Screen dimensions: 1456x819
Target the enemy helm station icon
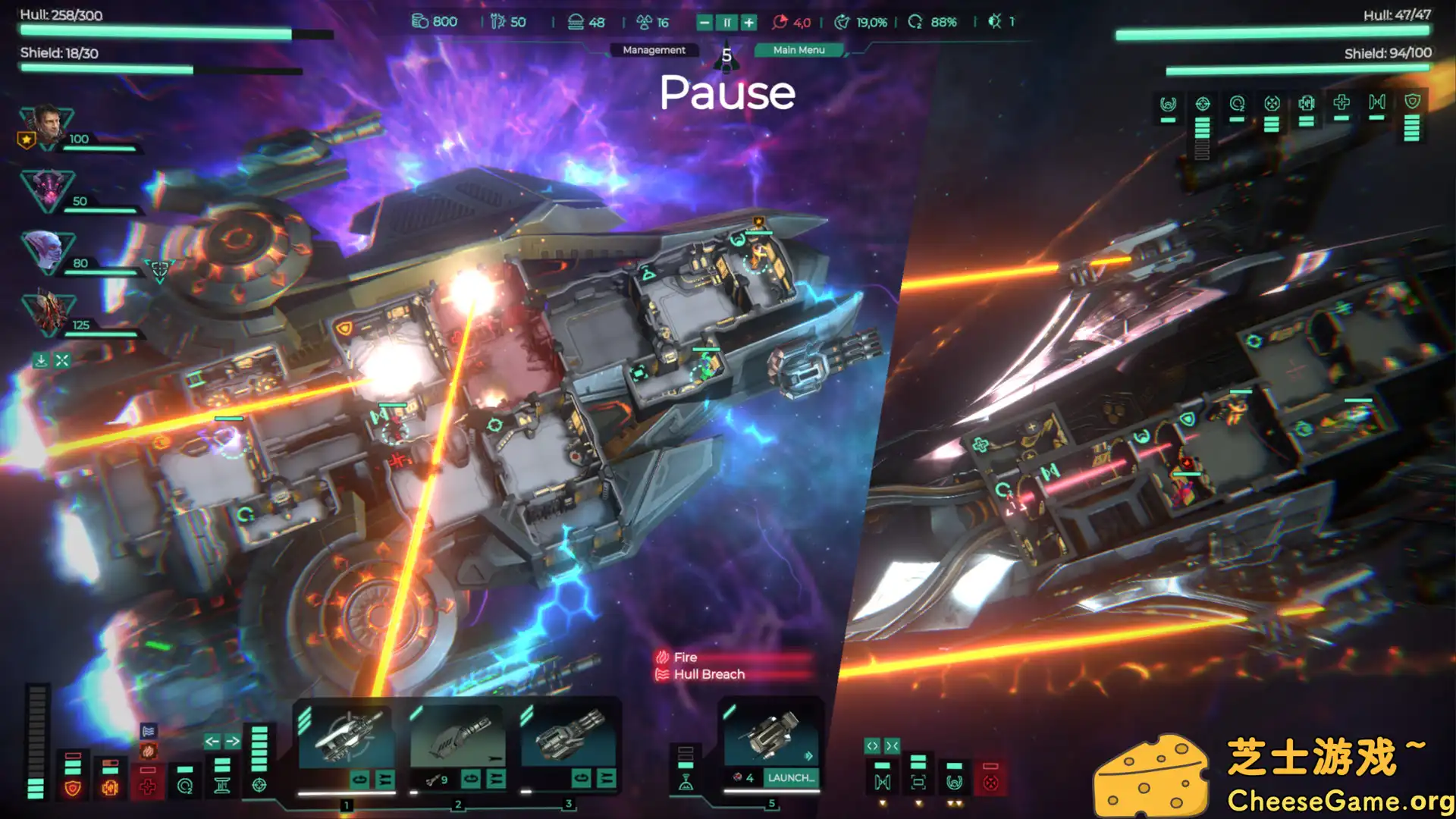1168,103
